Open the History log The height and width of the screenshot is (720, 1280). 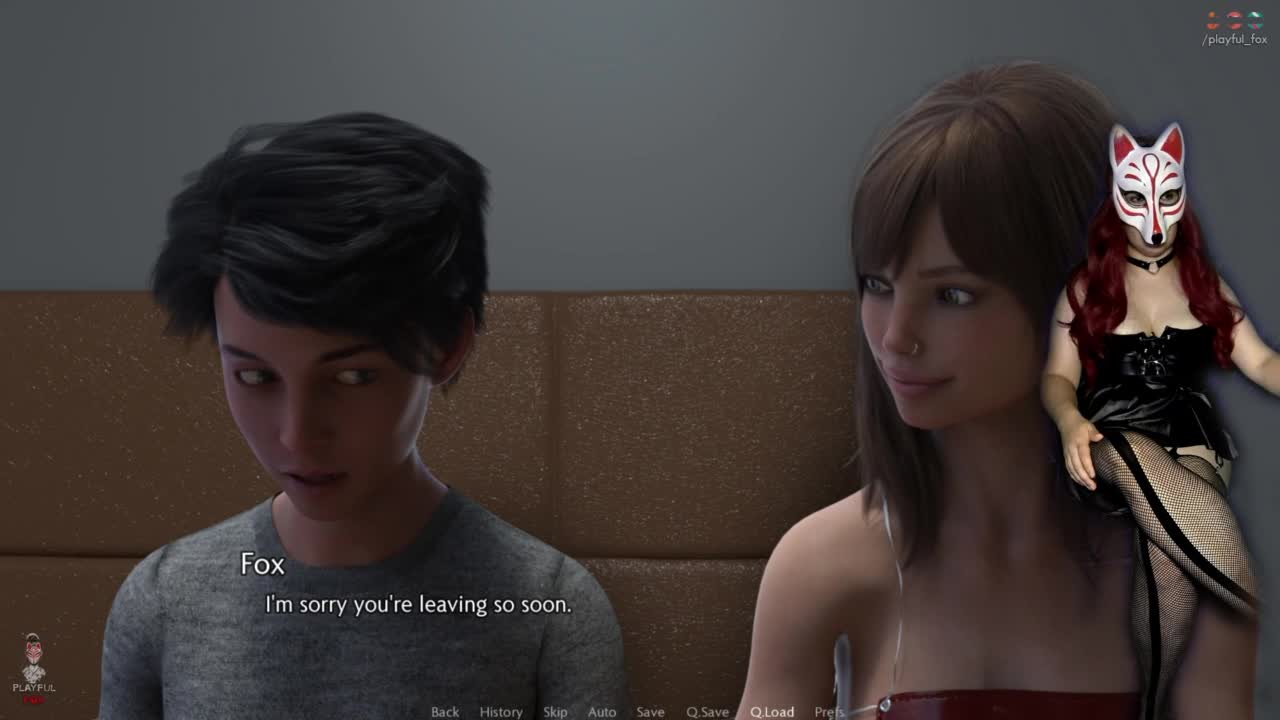(x=501, y=712)
